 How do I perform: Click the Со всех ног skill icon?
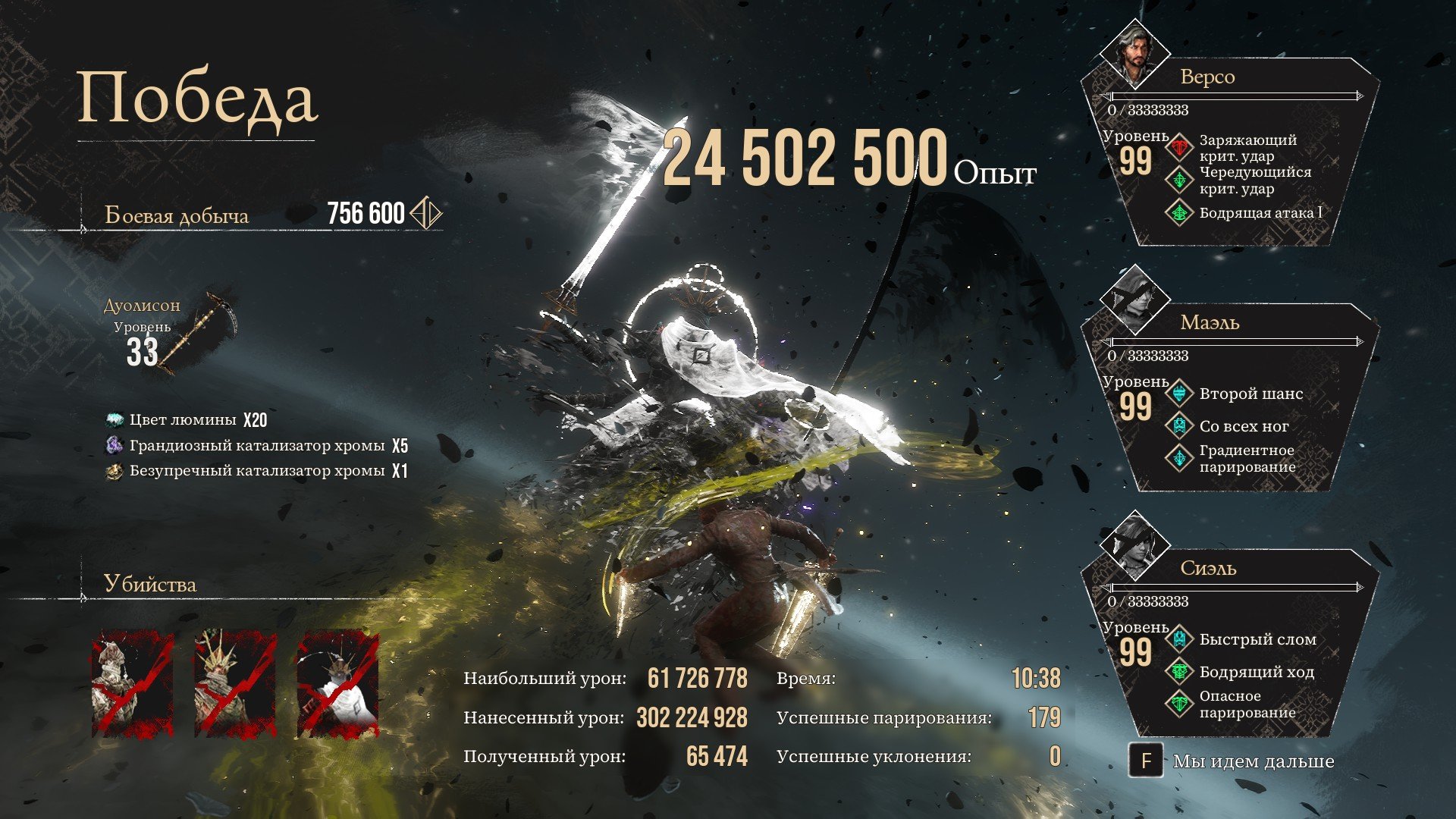[x=1179, y=426]
